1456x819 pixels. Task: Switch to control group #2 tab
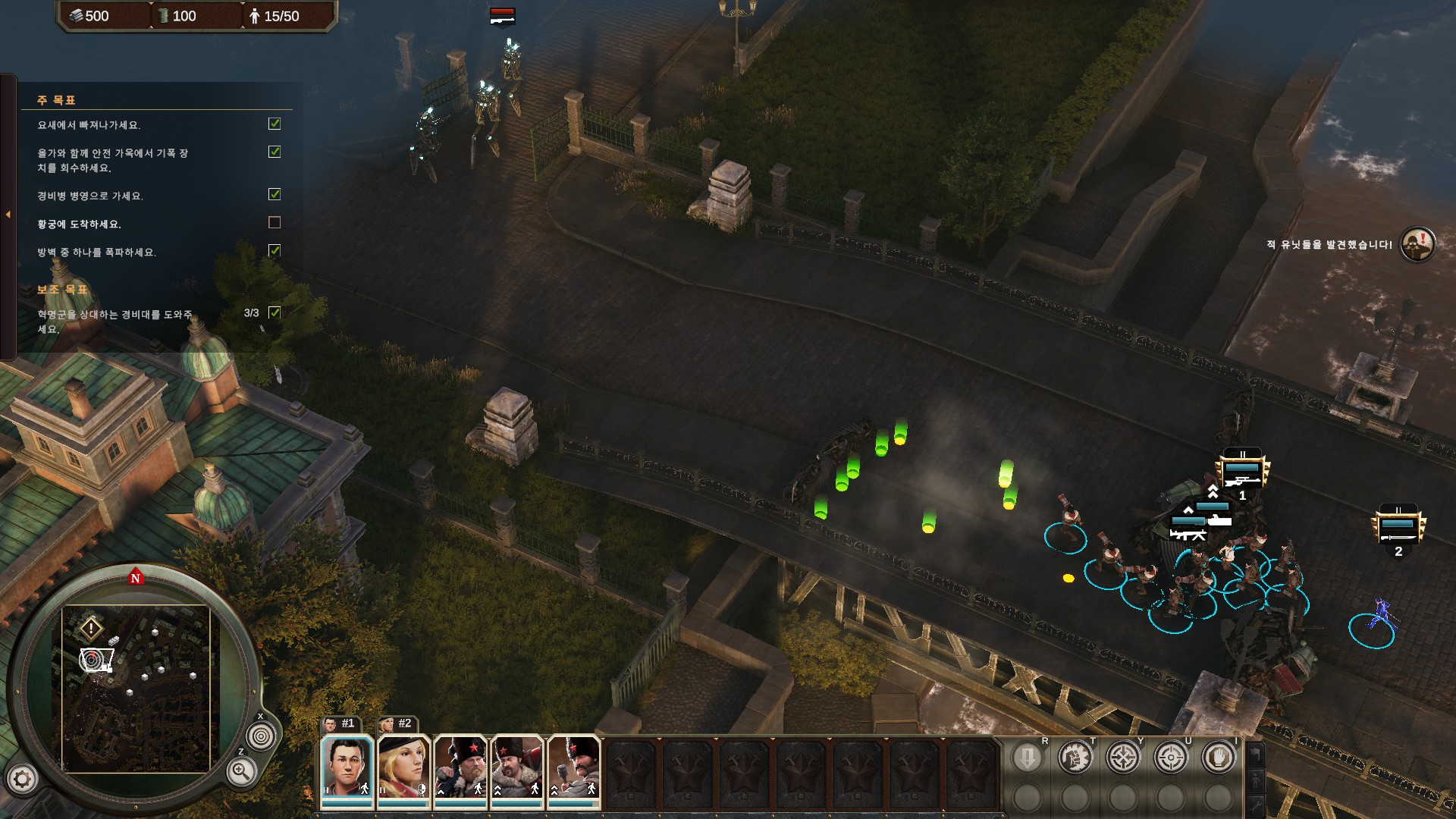(x=397, y=724)
